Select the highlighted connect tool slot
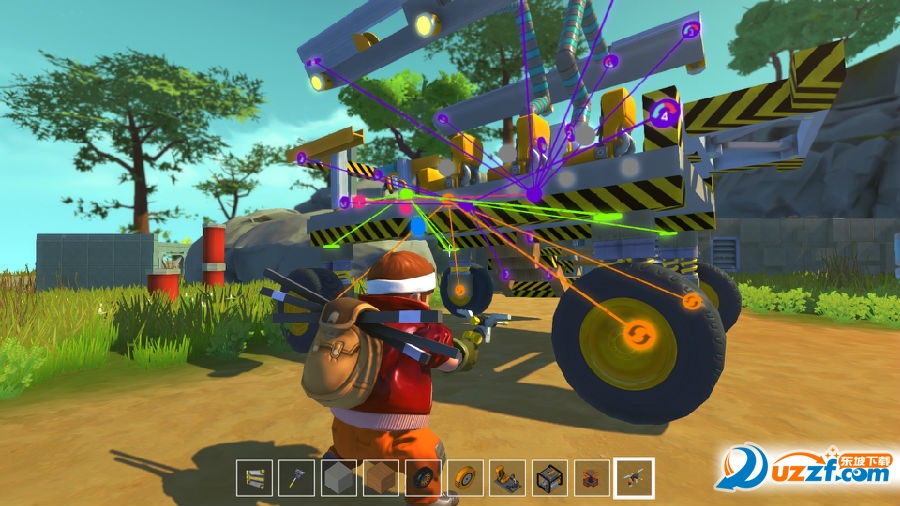Screen dimensions: 900x506 [634, 478]
